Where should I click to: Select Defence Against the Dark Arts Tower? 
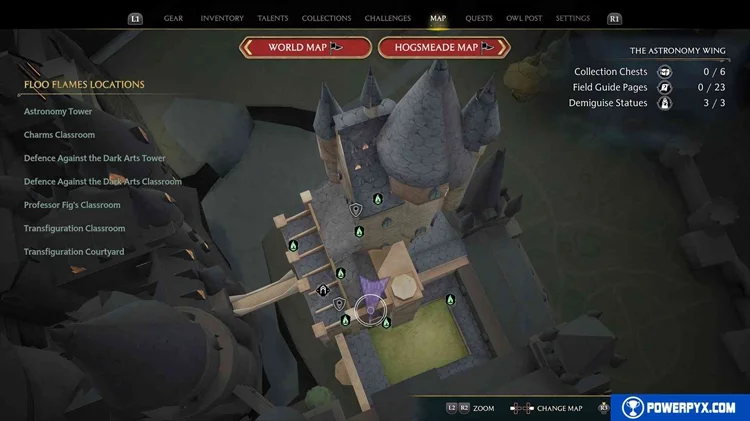click(95, 158)
